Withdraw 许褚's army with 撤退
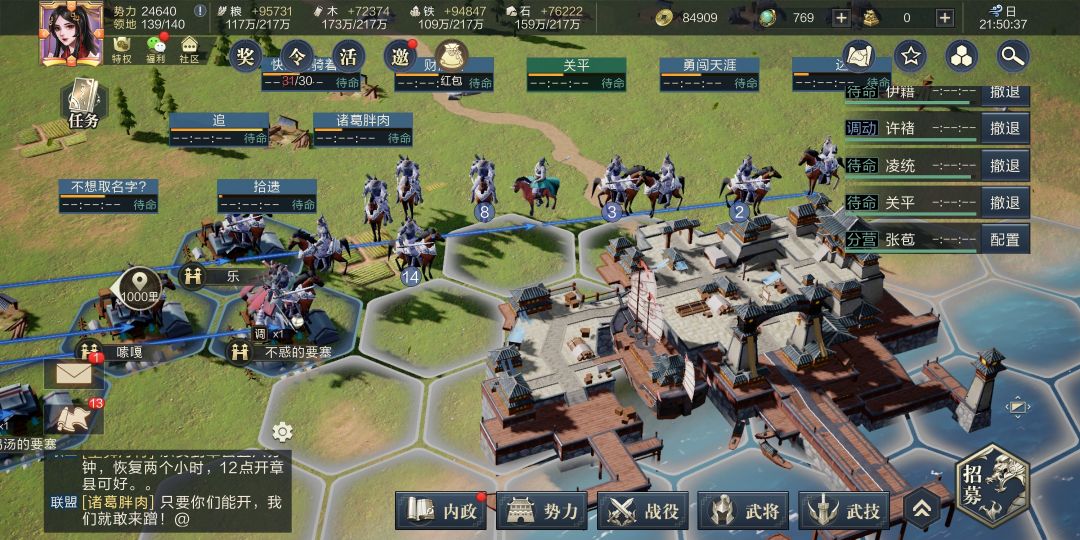1080x540 pixels. click(x=1004, y=128)
